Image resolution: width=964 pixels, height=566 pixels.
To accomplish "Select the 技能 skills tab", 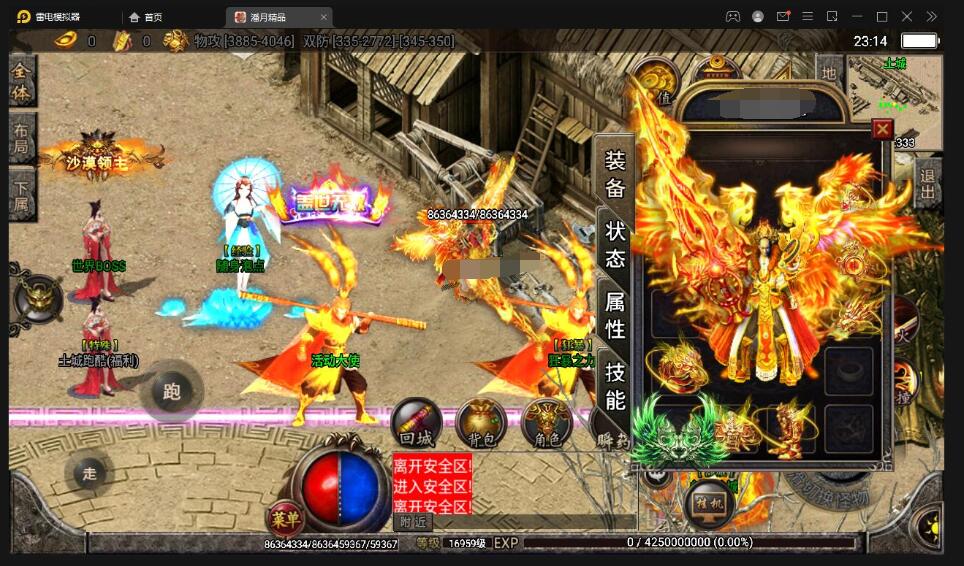I will 615,386.
